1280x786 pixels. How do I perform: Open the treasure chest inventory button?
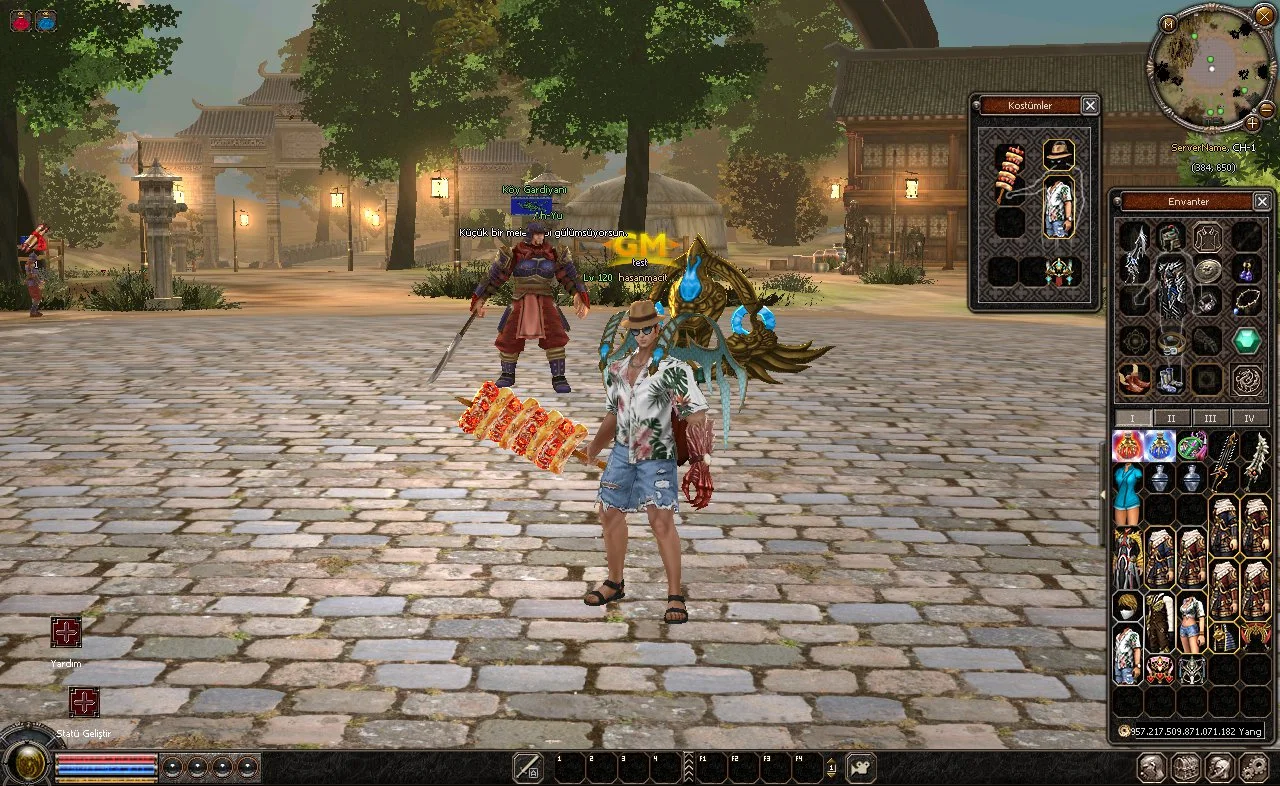pyautogui.click(x=1186, y=767)
